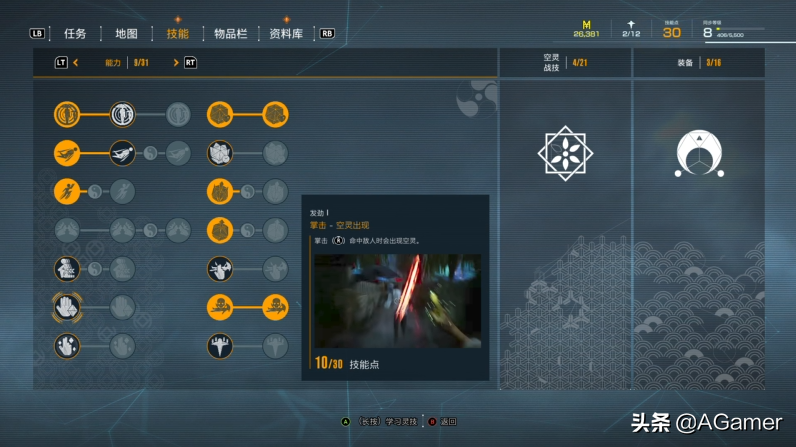
Task: Pick the white winged figure skill node
Action: (220, 346)
